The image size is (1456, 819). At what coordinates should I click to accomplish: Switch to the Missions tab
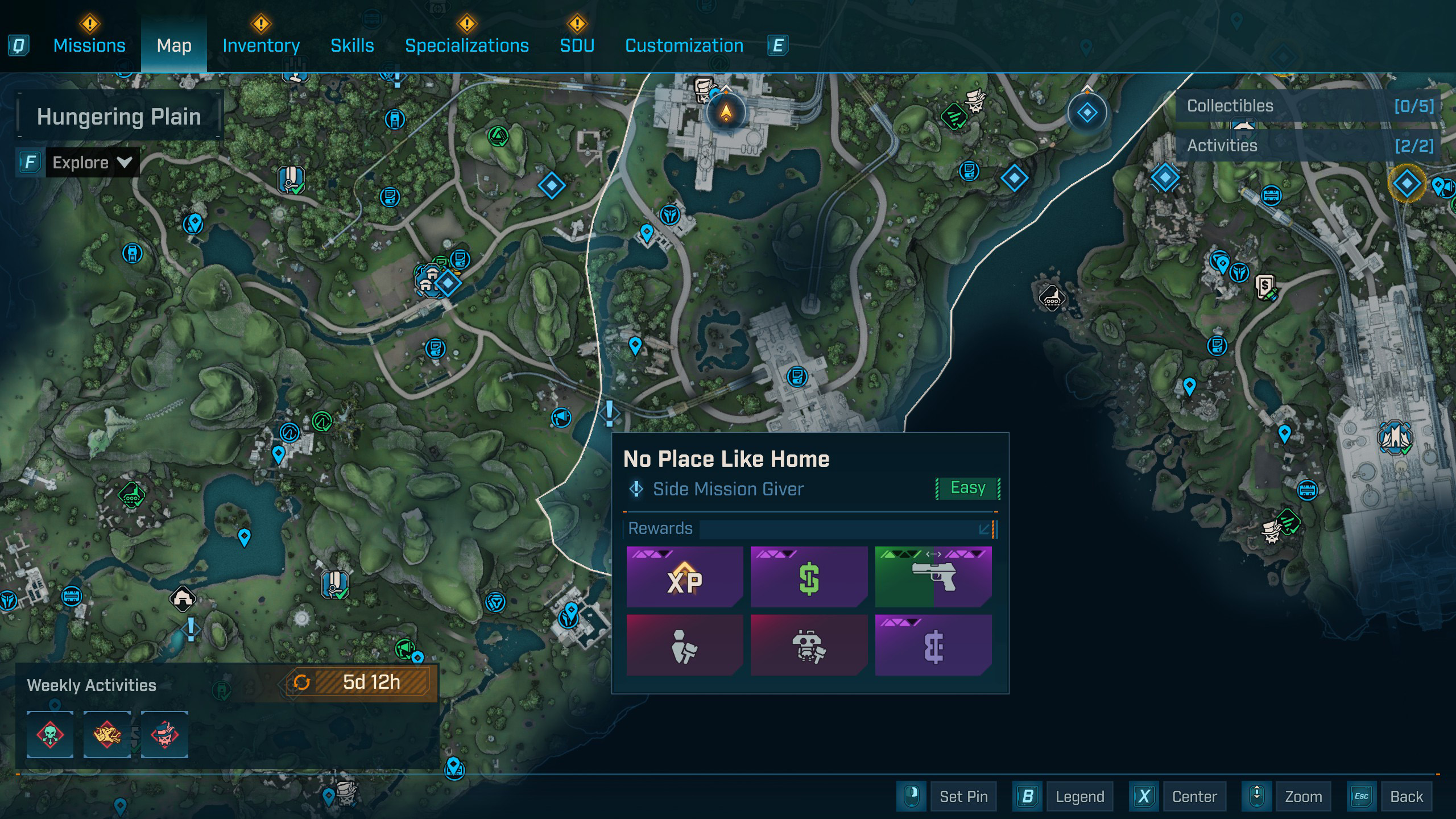pos(89,45)
